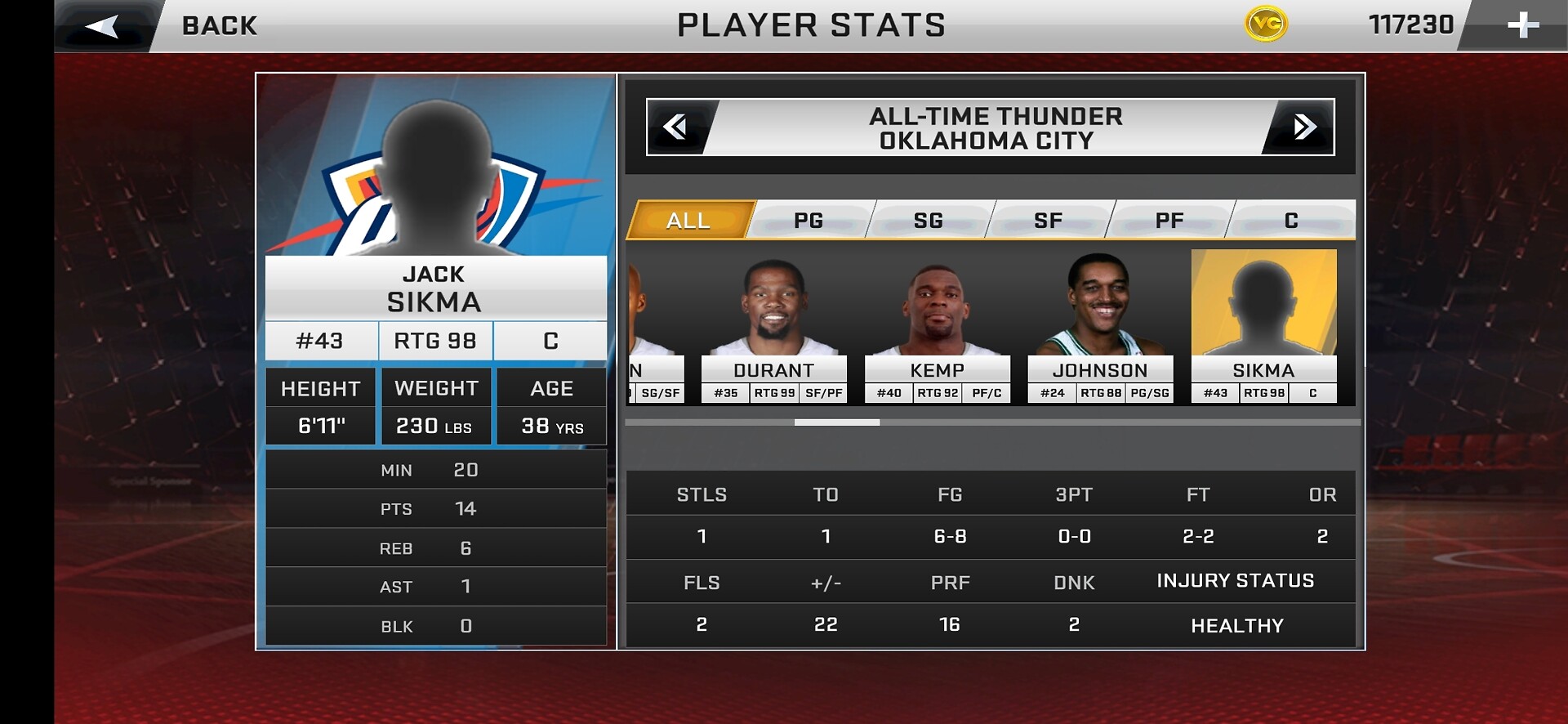Open the C position tab
1568x724 pixels.
tap(1291, 221)
